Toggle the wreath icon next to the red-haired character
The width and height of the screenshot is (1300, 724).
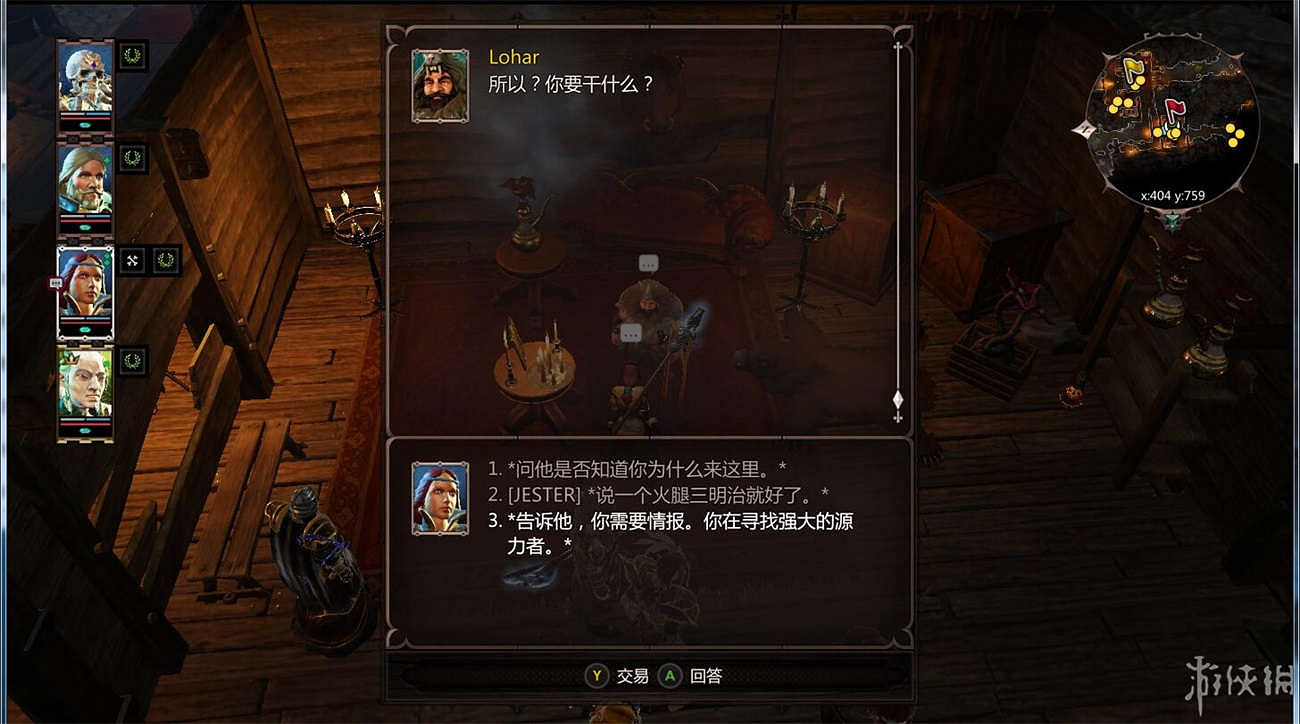coord(167,258)
